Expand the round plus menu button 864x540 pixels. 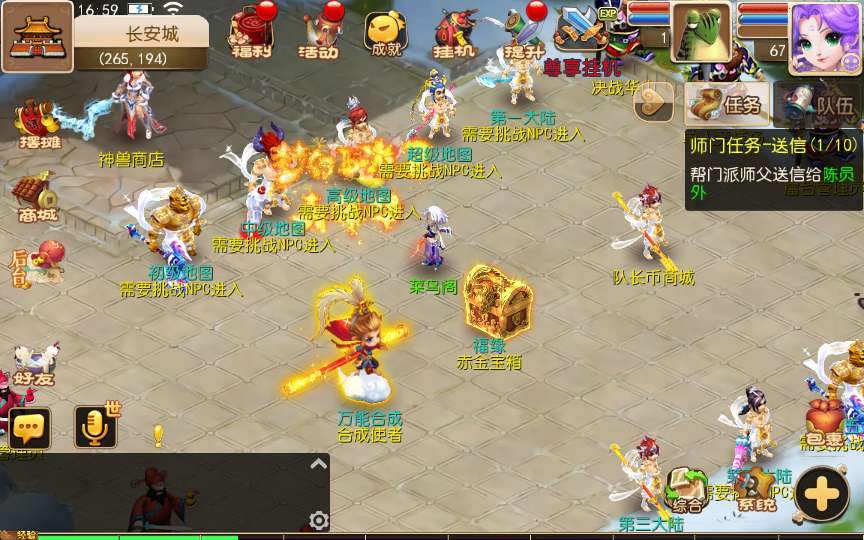(822, 494)
